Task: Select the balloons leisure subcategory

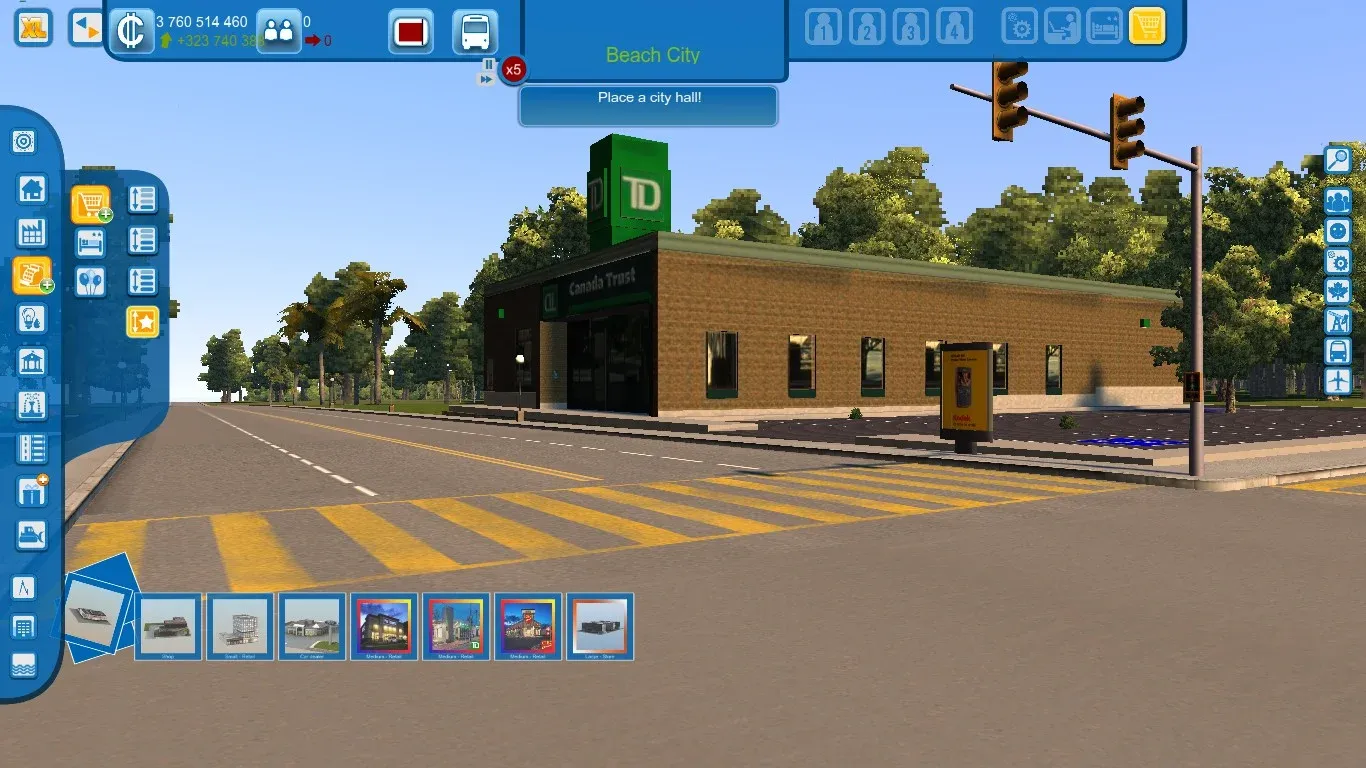Action: tap(90, 281)
